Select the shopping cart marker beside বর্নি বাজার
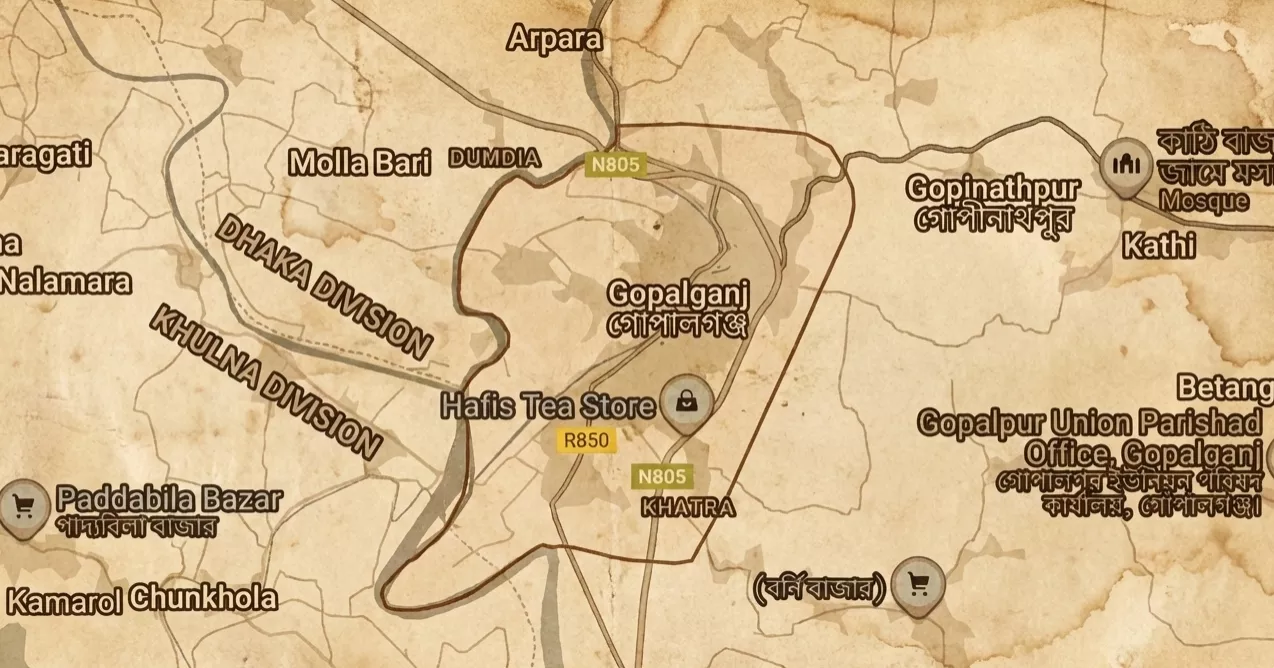1274x668 pixels. coord(917,584)
